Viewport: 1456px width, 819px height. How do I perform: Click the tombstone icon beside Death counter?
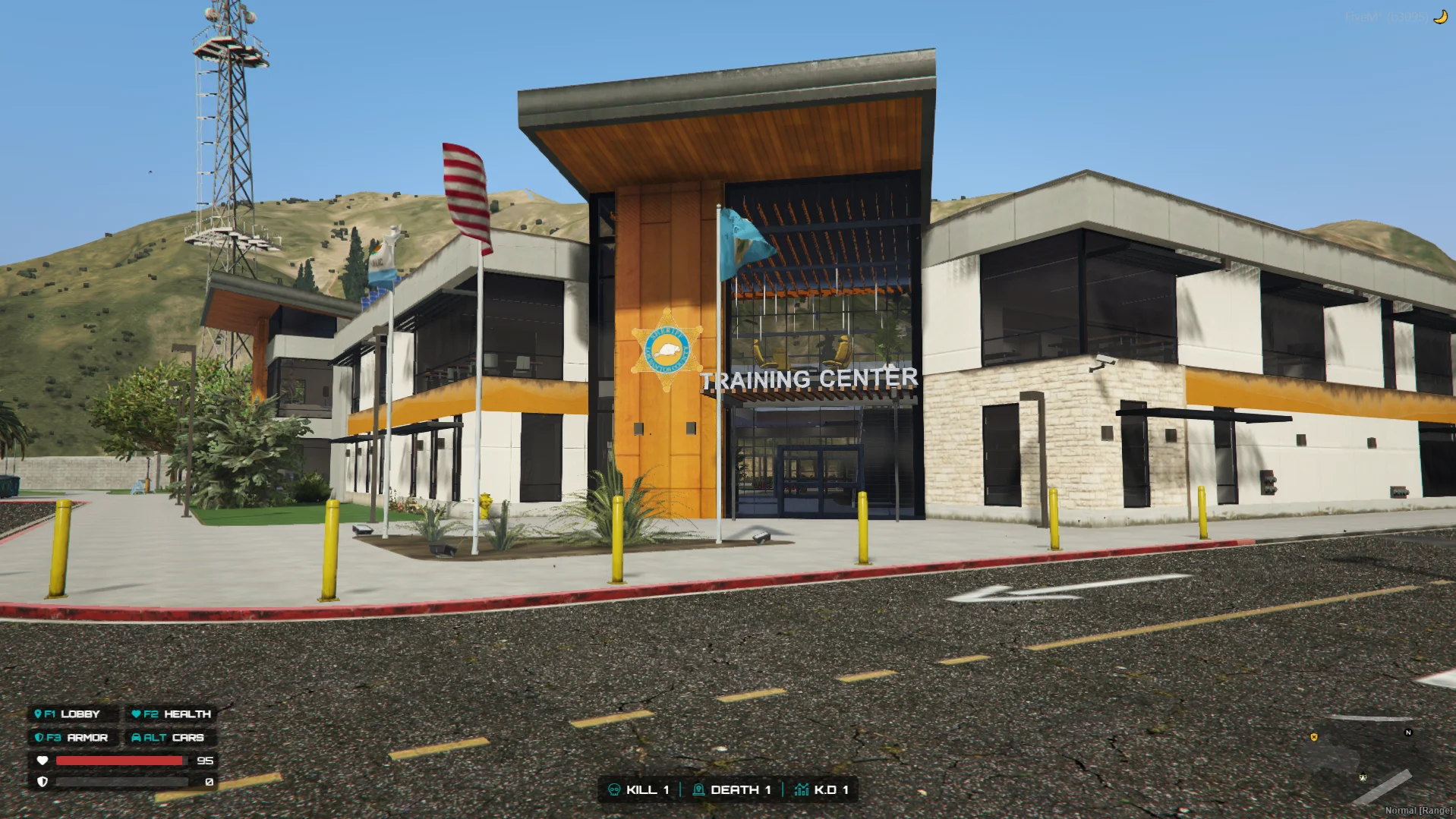698,789
